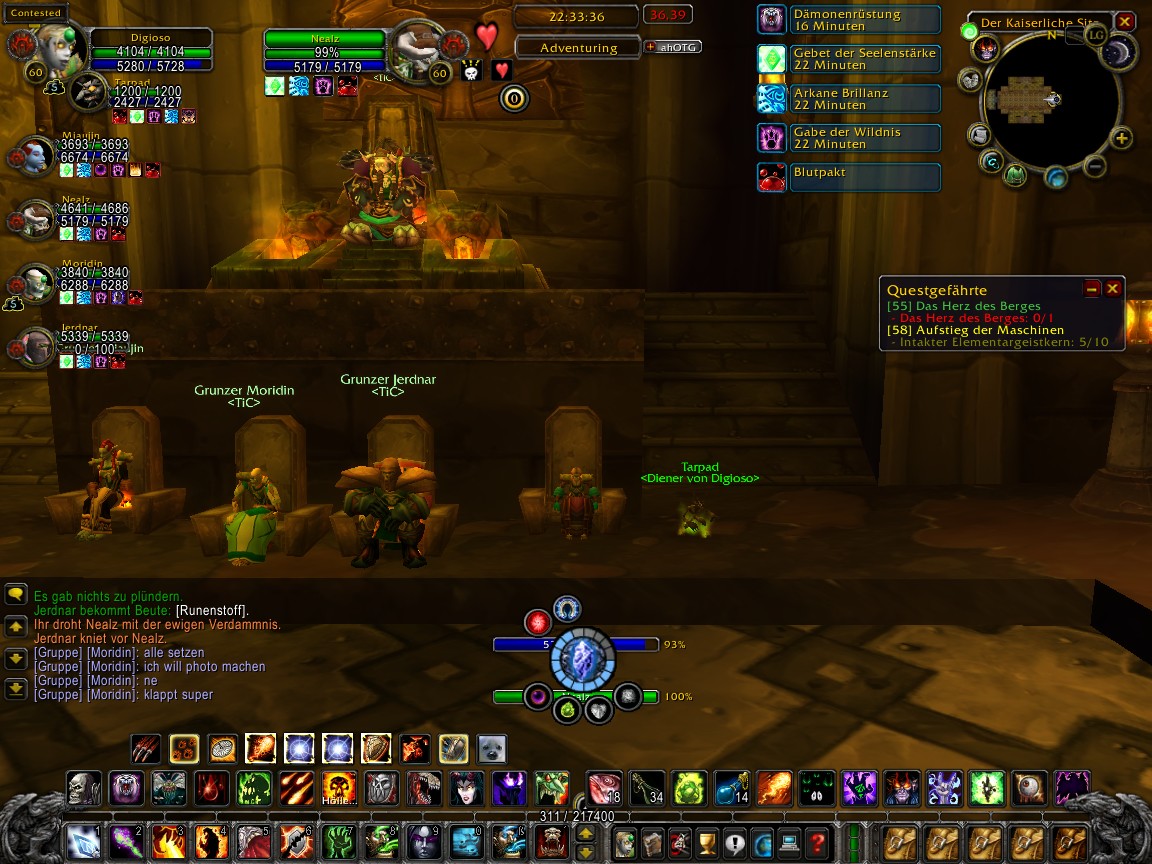Select the quest Das Herz des Berges

[964, 306]
